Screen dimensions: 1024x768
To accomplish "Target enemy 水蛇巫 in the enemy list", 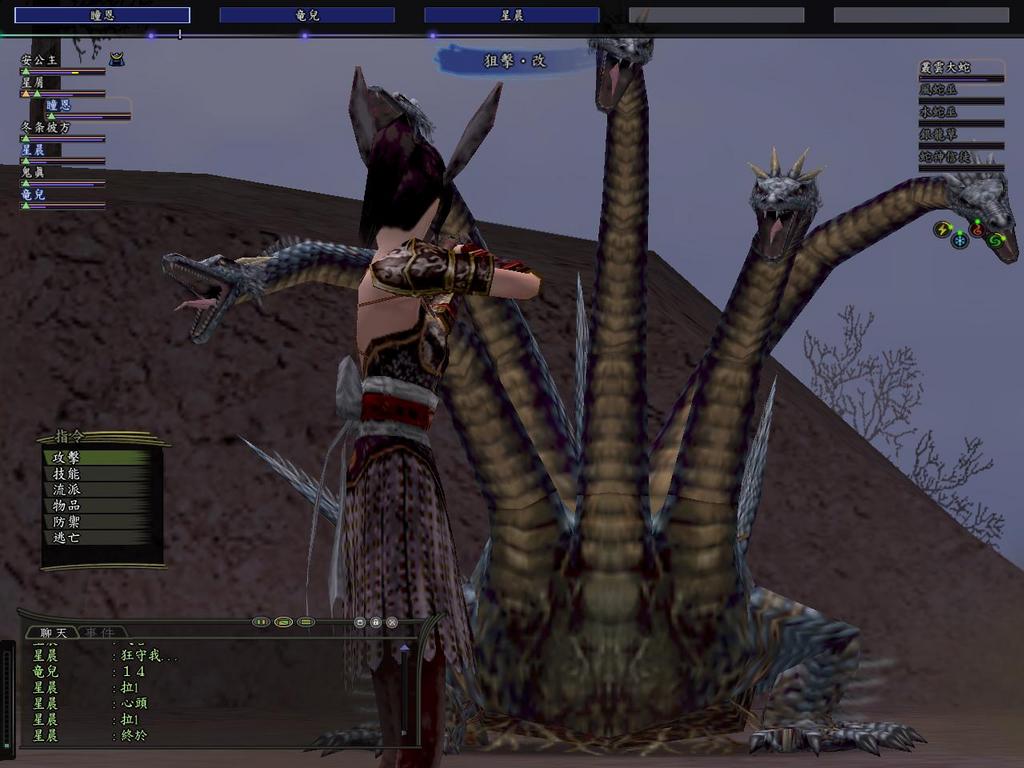I will (939, 112).
